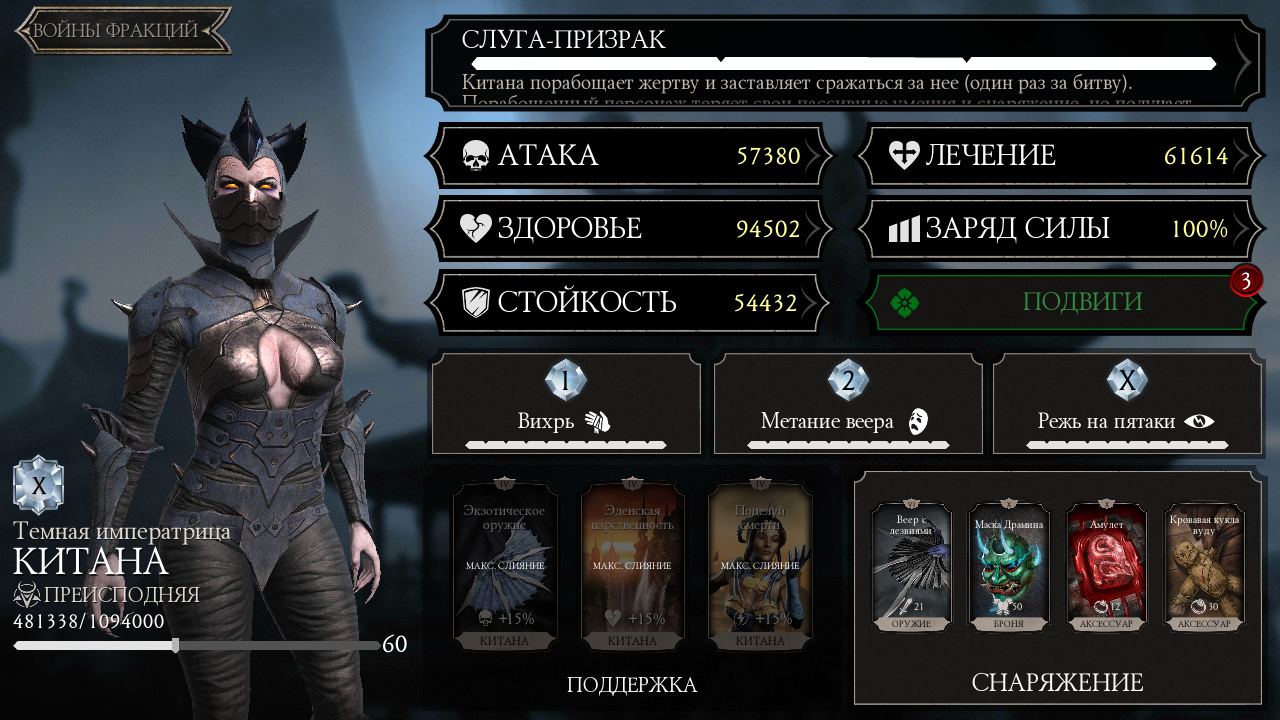The height and width of the screenshot is (720, 1280).
Task: Choose the Метание веера special attack
Action: (x=848, y=403)
